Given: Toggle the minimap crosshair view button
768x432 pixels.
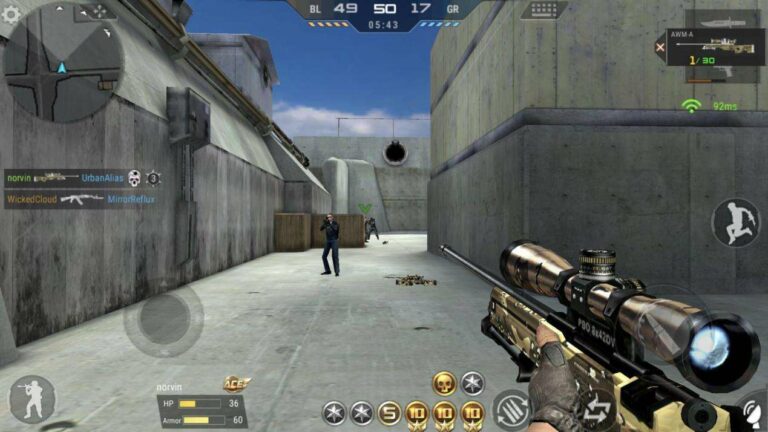Looking at the screenshot, I should point(98,11).
